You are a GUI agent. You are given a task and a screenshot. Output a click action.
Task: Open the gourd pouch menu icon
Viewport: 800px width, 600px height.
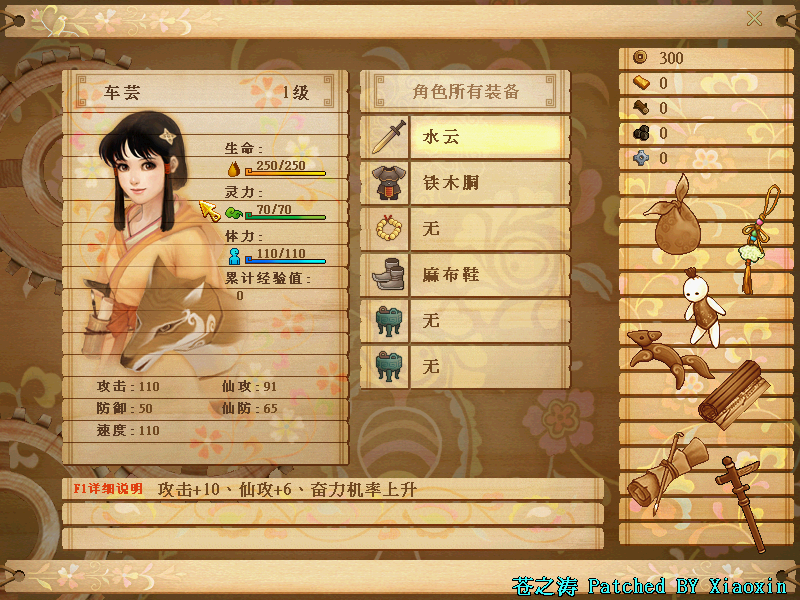coord(678,216)
